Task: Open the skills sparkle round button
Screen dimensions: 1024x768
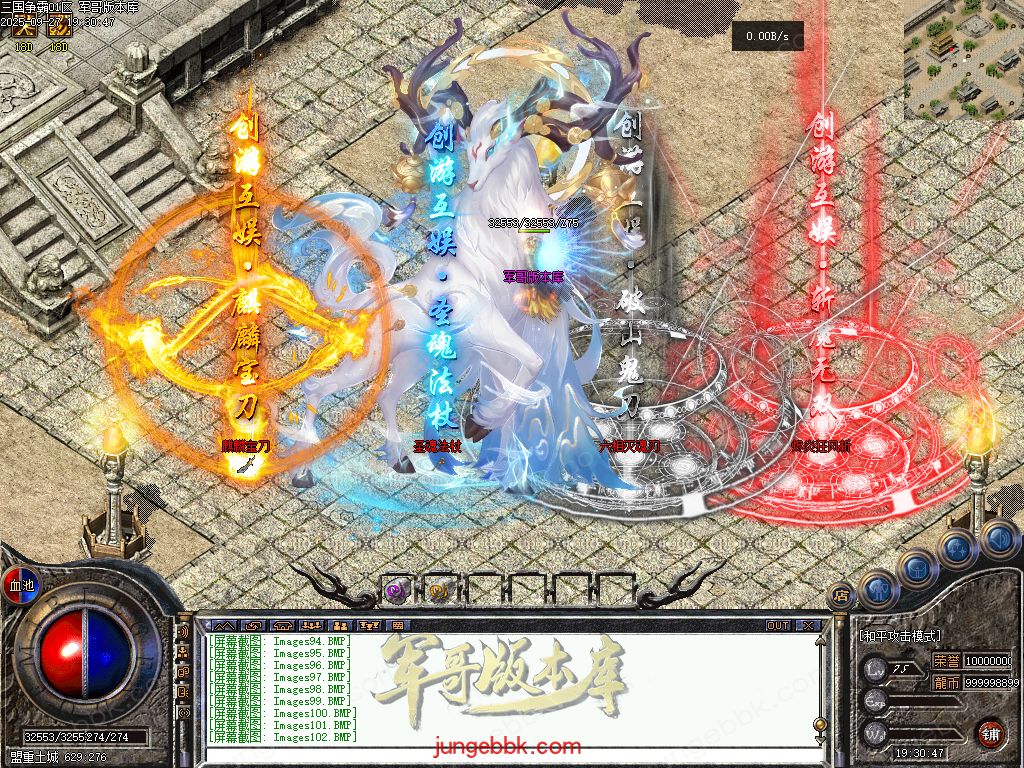Action: 957,548
